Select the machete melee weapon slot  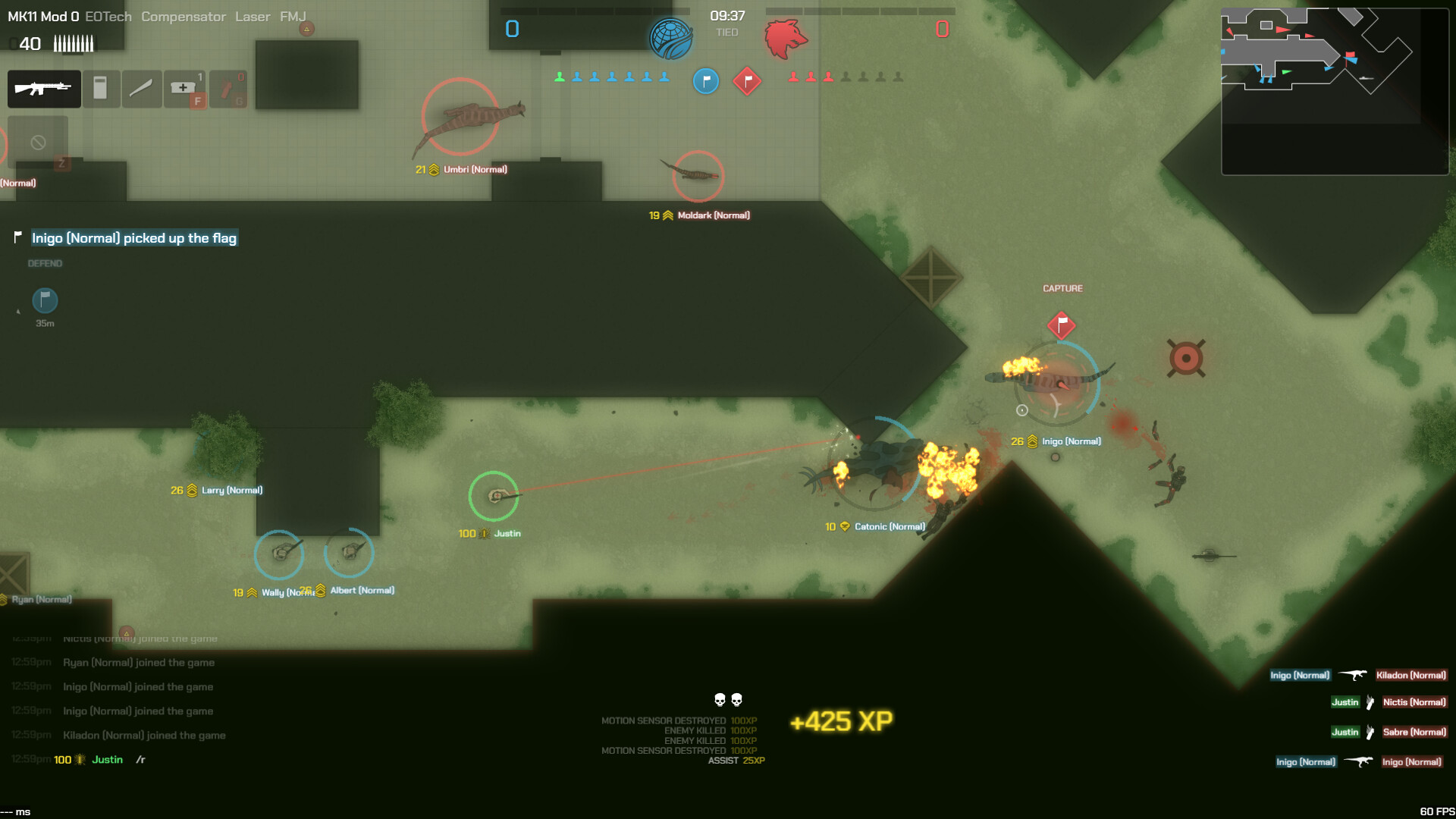(140, 89)
